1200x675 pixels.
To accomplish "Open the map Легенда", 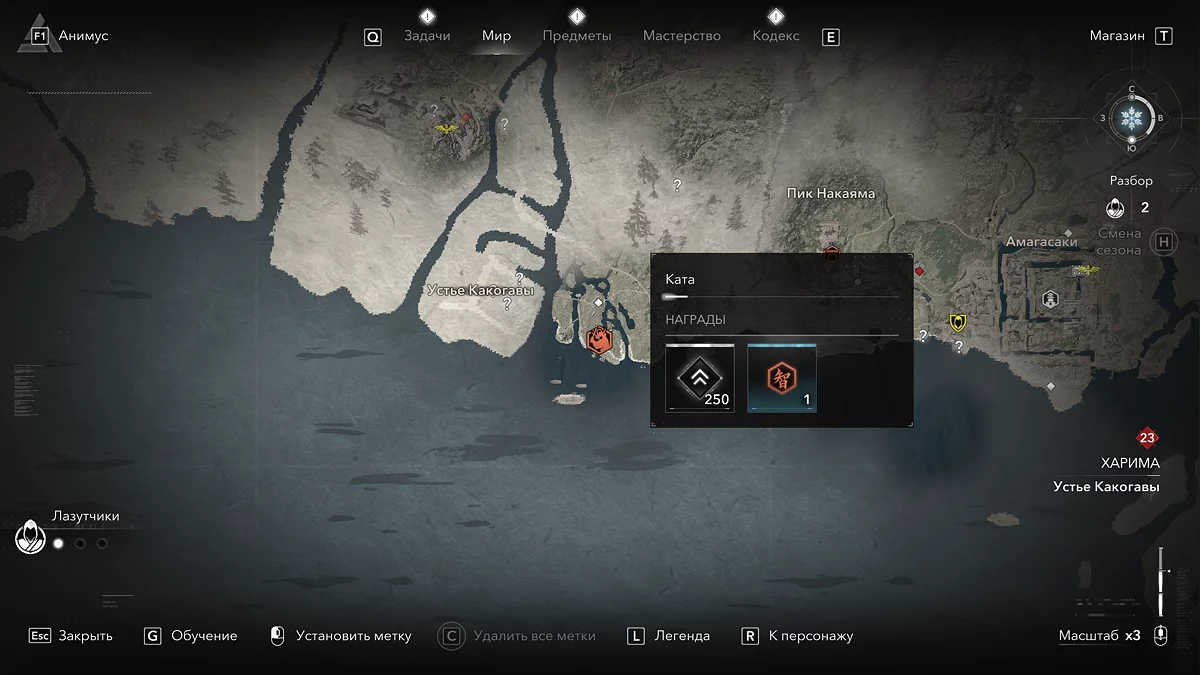I will 682,636.
